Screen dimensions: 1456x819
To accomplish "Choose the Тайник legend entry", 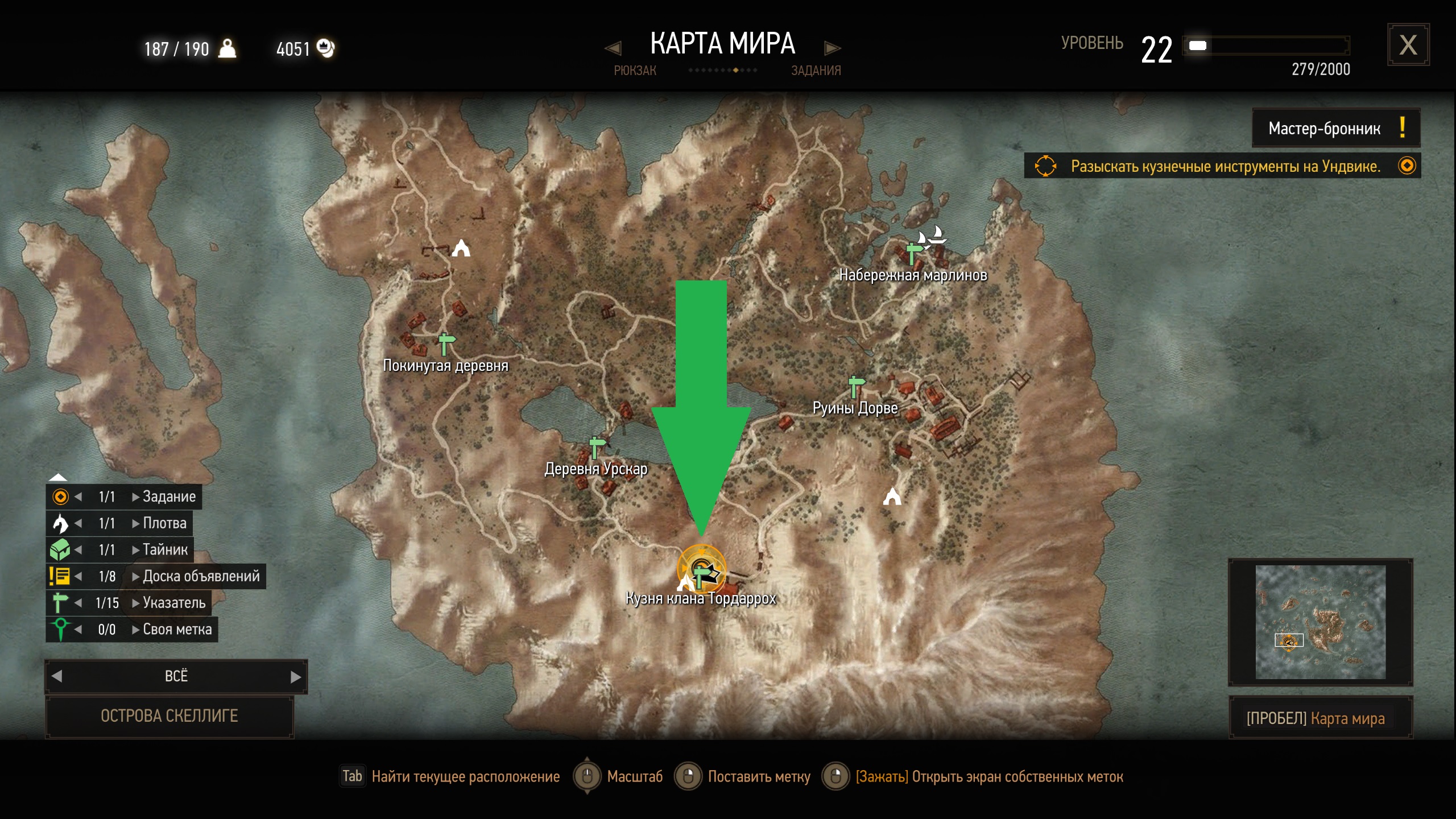I will tap(165, 549).
